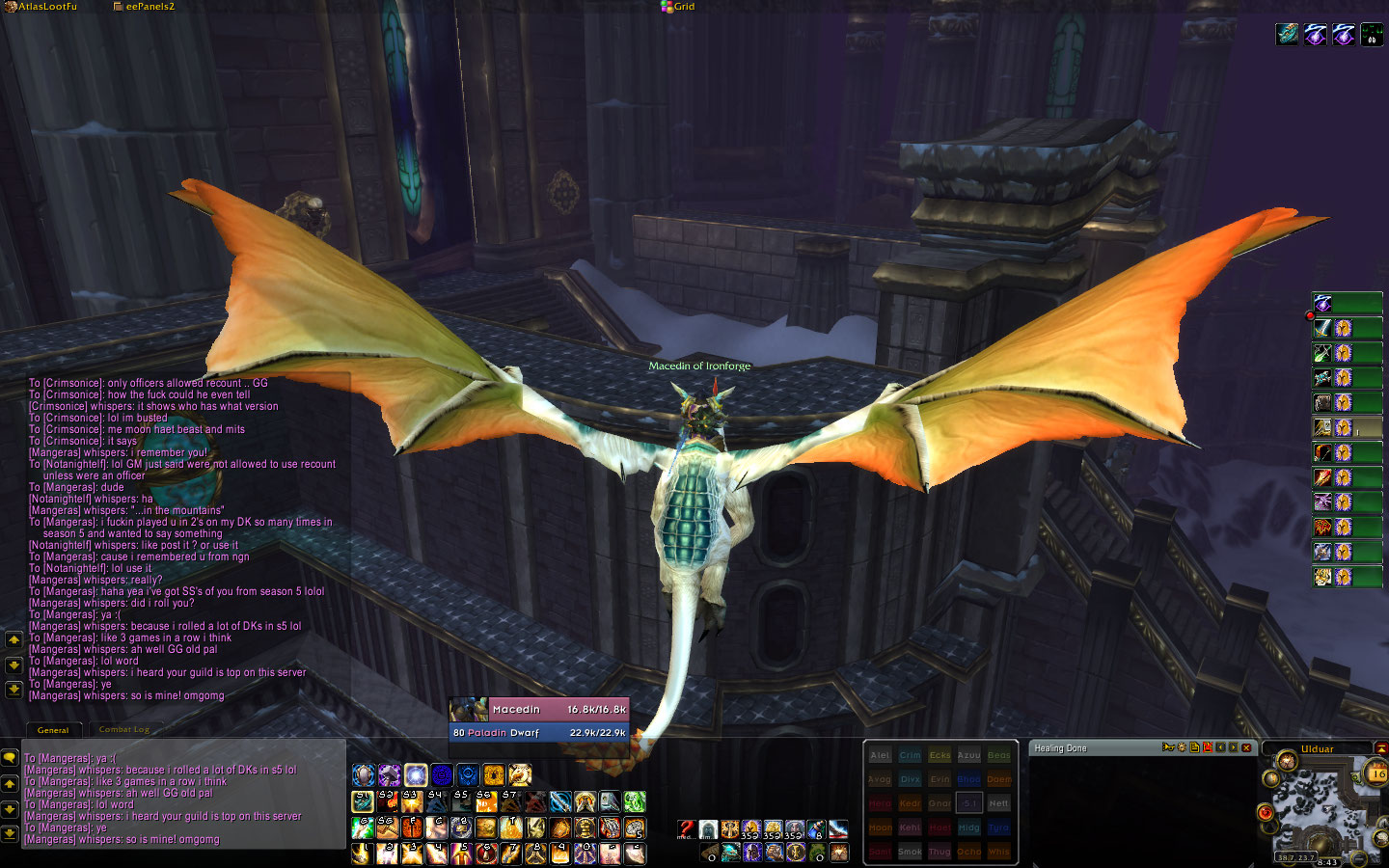Viewport: 1389px width, 868px height.
Task: Target the Nett raid frame in Grid
Action: (x=998, y=803)
